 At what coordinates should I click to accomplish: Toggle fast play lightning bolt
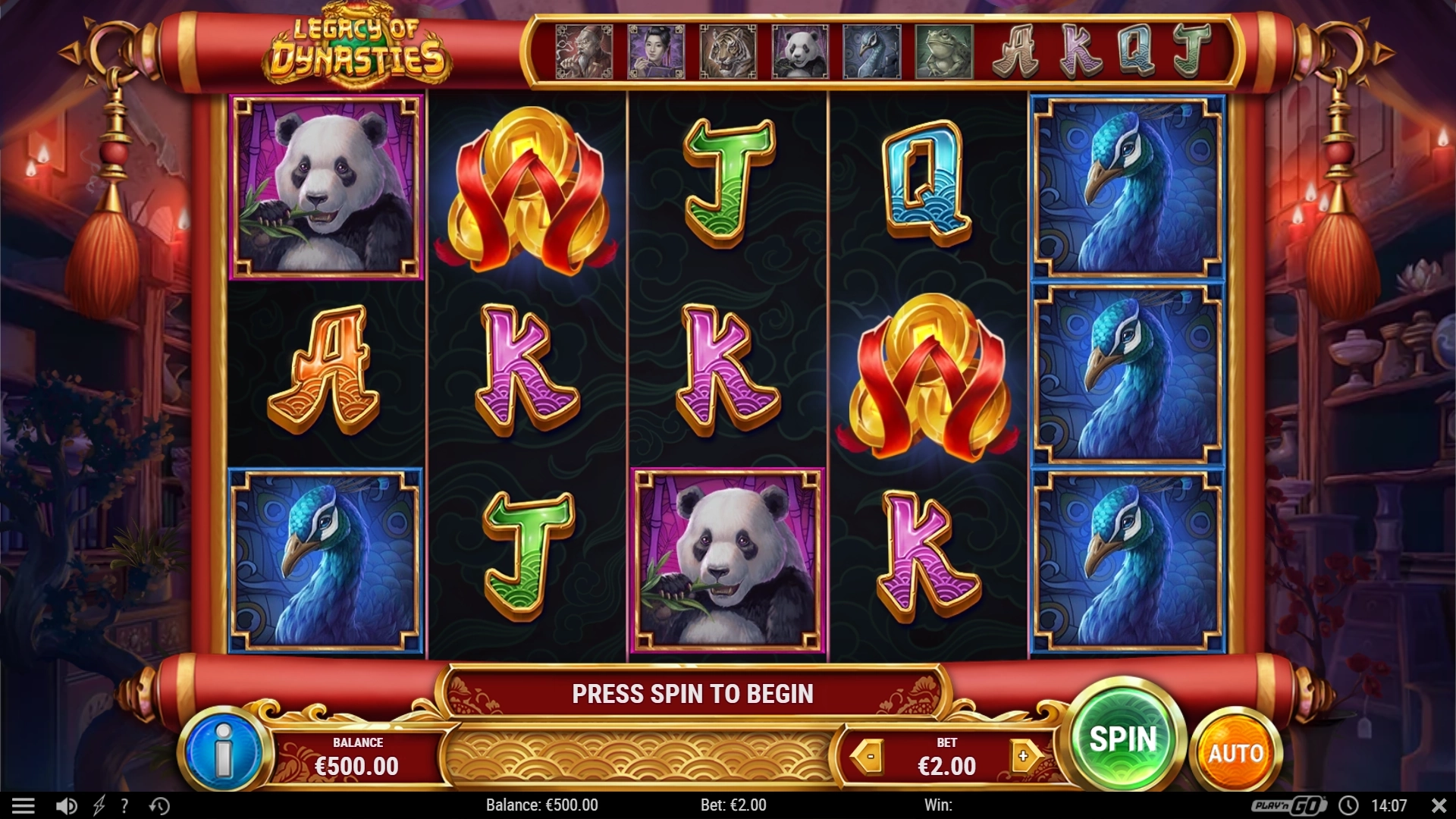[99, 805]
